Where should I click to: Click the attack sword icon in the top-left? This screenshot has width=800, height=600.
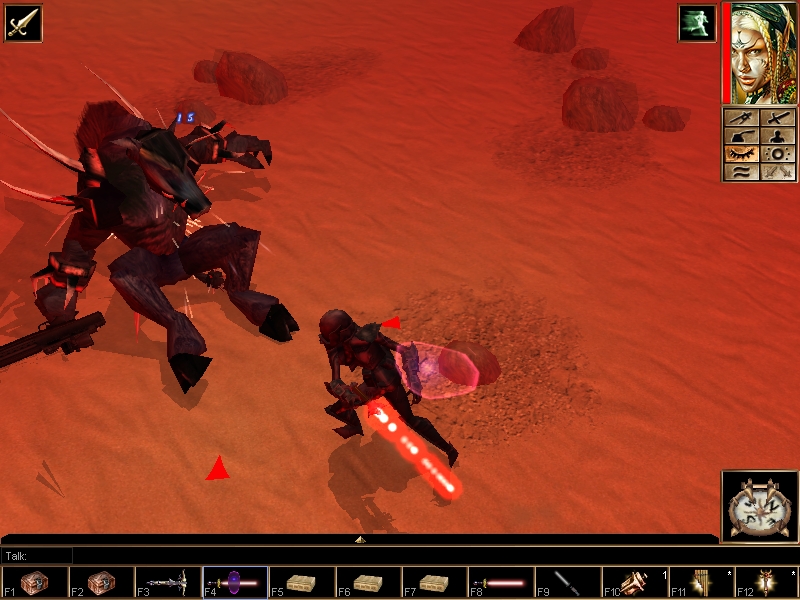point(21,21)
